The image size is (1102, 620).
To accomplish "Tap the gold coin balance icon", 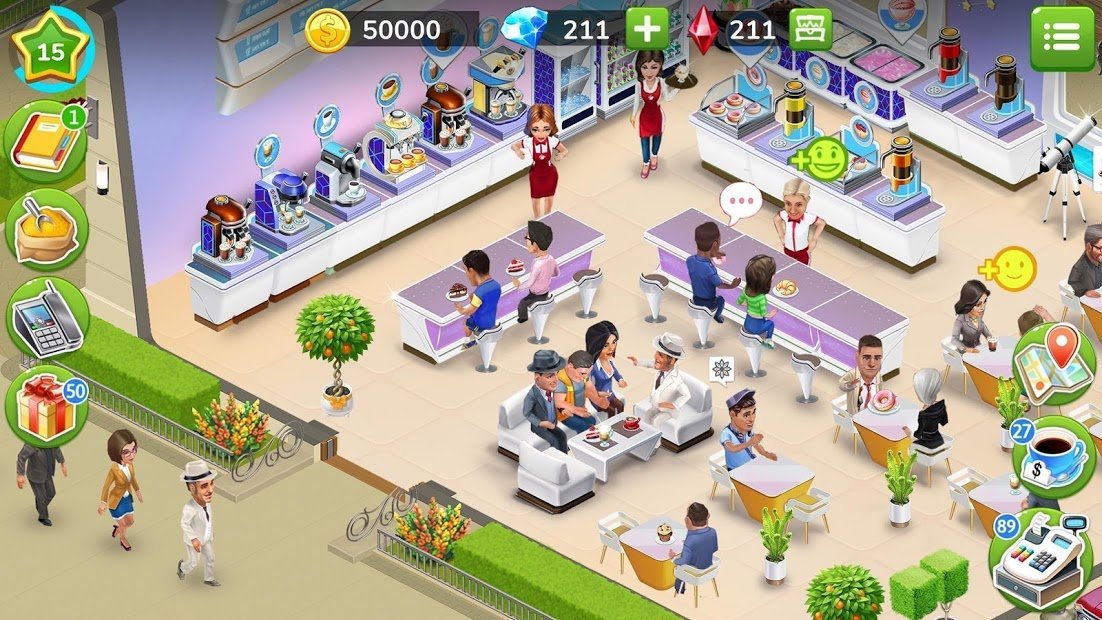I will [327, 31].
